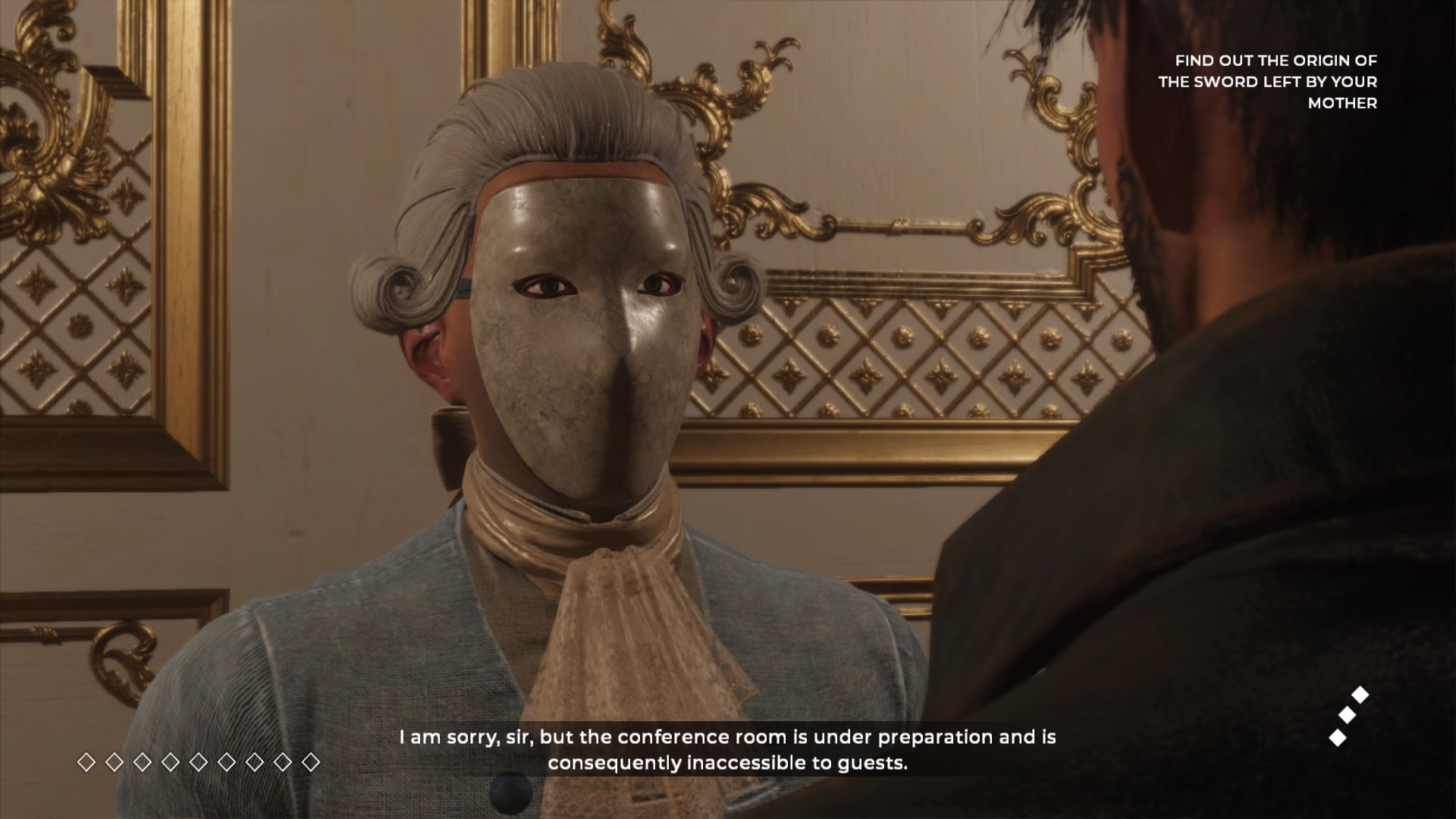Toggle the third dialogue diamond indicator
The height and width of the screenshot is (819, 1456).
143,761
